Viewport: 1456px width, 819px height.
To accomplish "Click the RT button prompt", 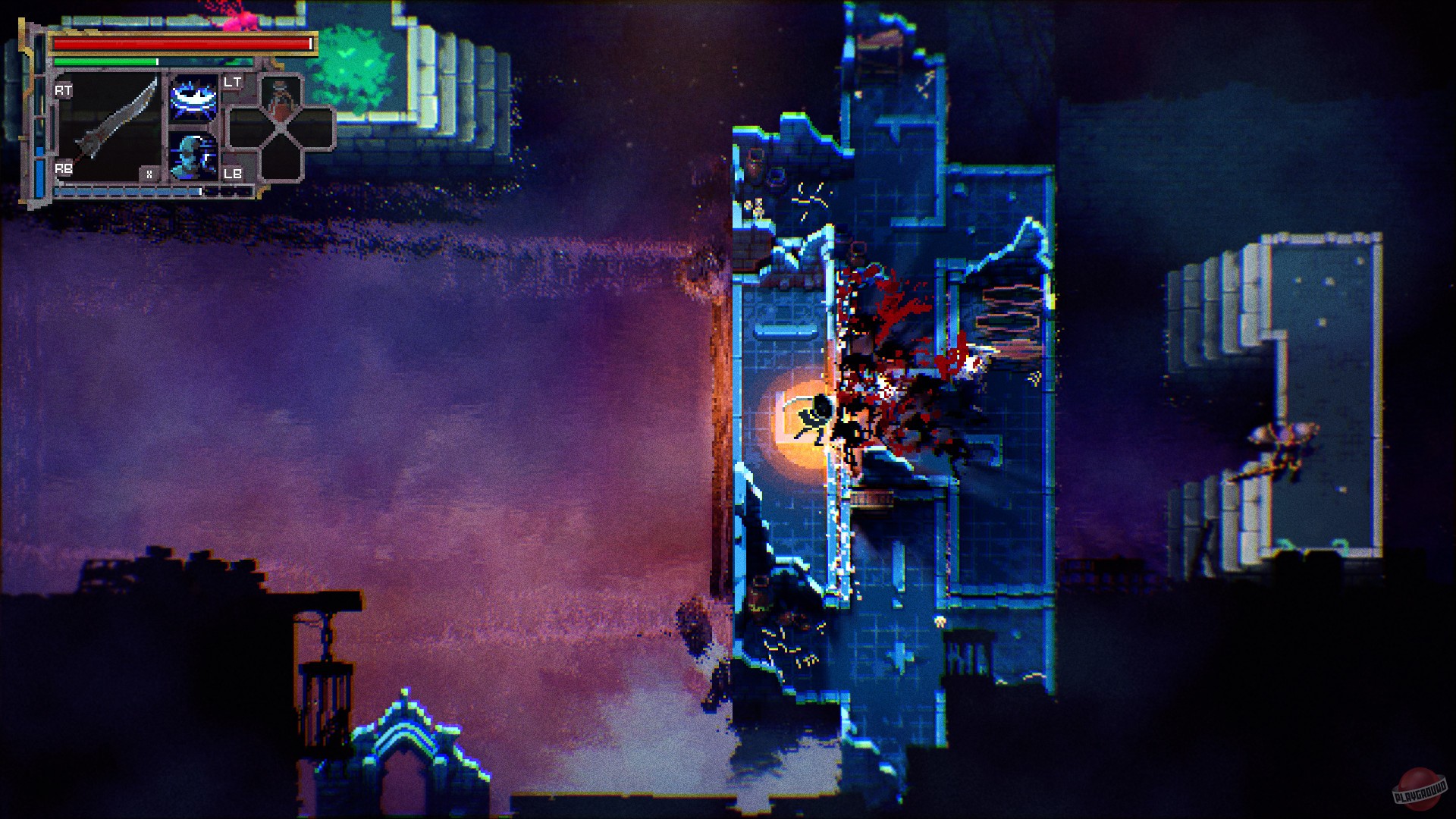I will pyautogui.click(x=63, y=89).
